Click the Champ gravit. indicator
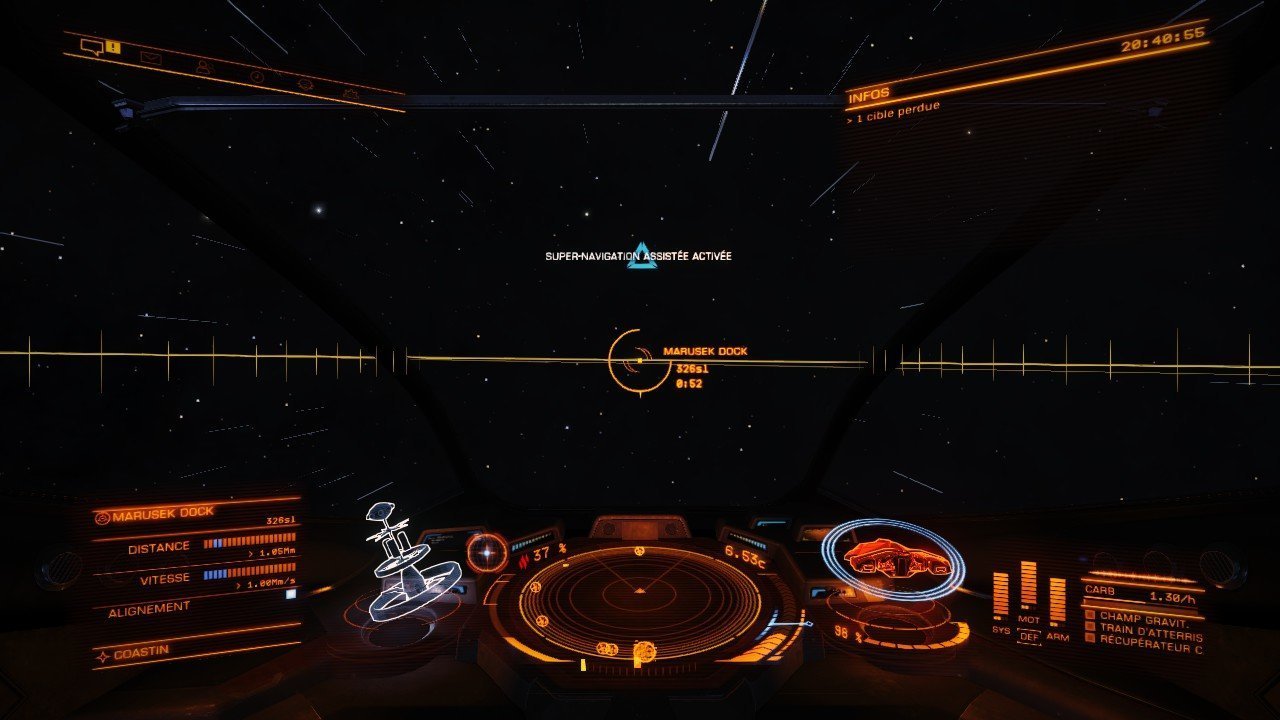The width and height of the screenshot is (1280, 720). [1146, 618]
